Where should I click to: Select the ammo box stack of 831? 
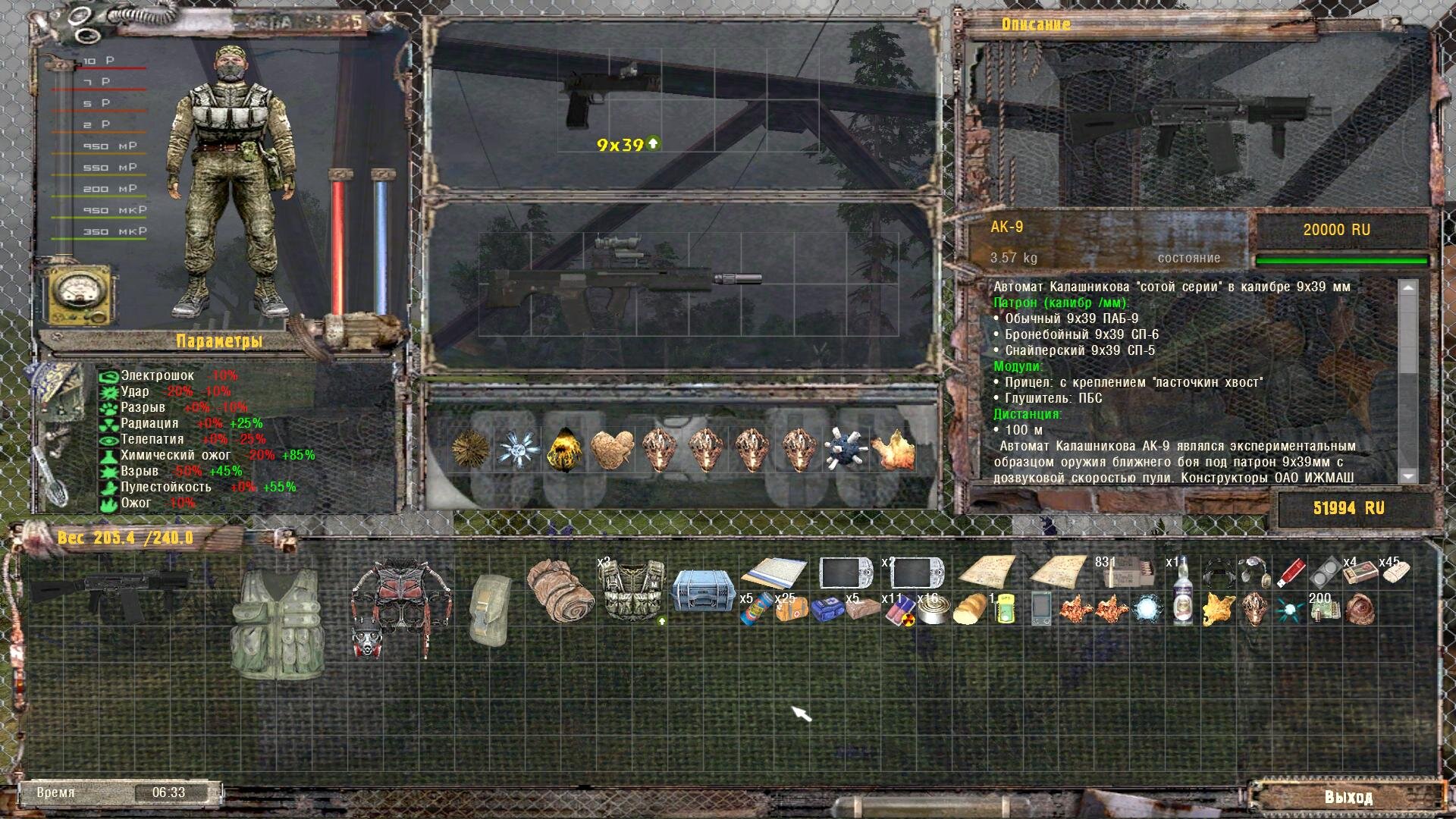[x=1128, y=575]
